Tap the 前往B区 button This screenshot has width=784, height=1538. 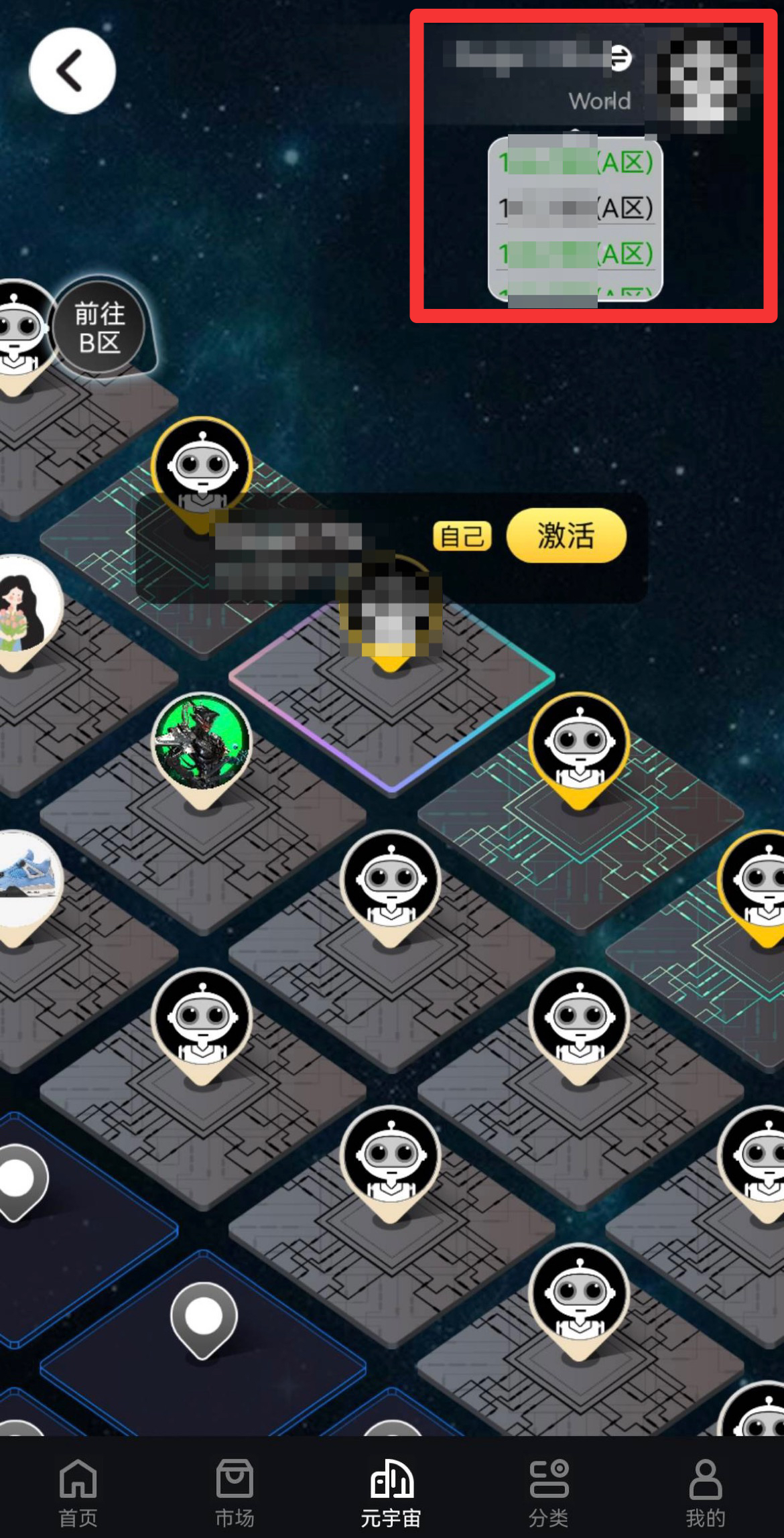99,328
